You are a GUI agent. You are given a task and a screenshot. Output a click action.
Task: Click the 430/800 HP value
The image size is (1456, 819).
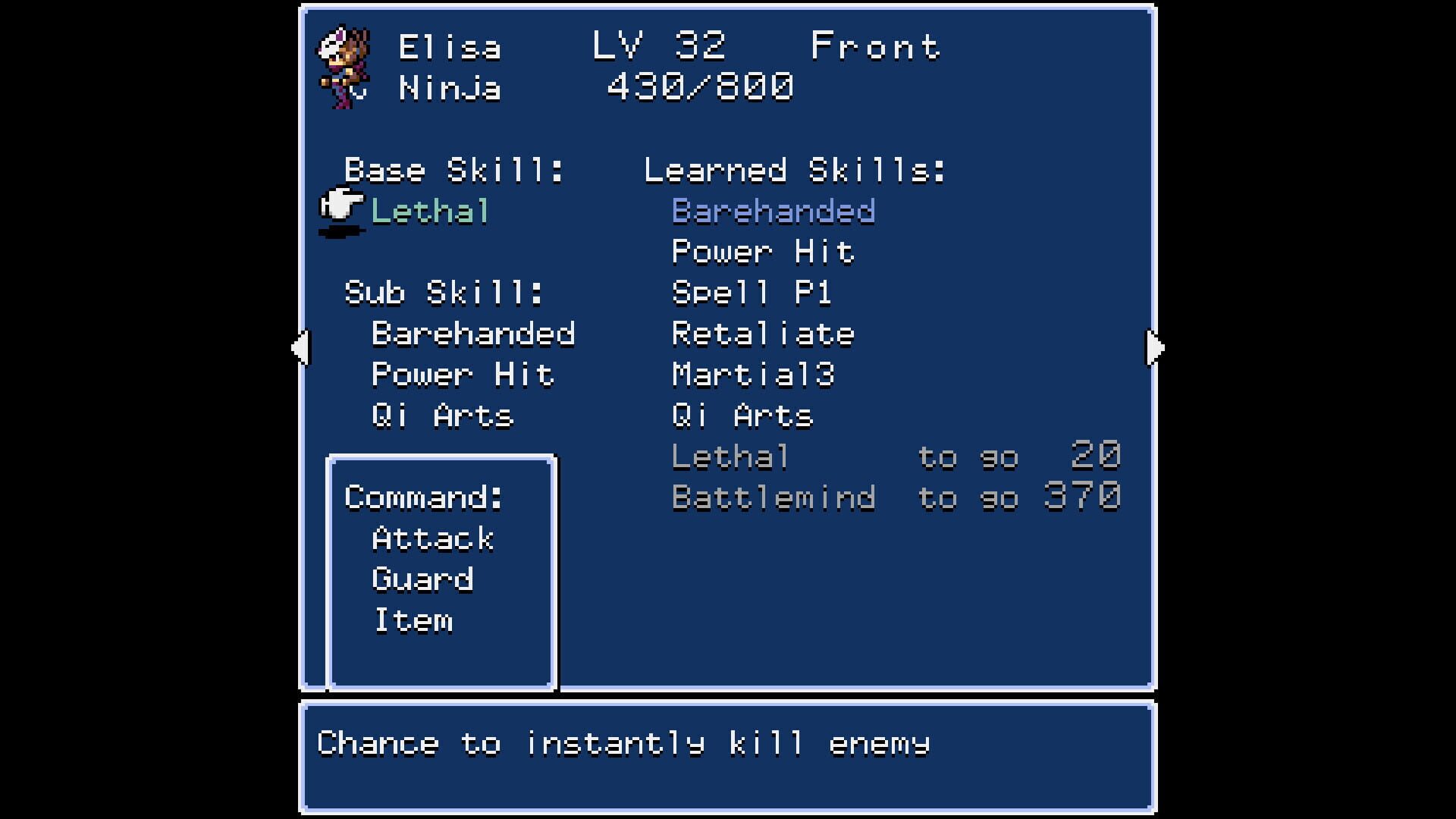pos(698,86)
